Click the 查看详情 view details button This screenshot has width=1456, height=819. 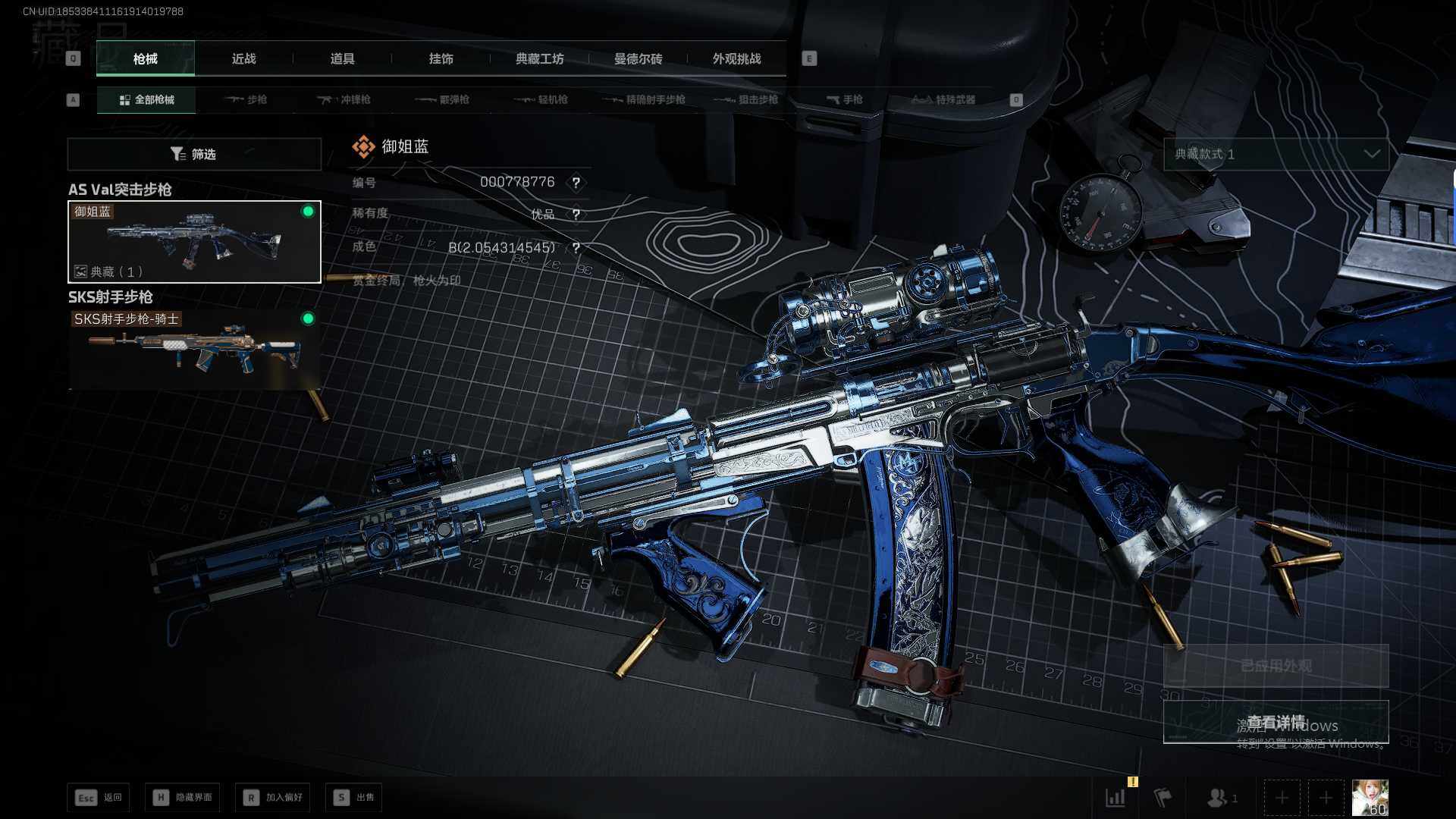click(x=1276, y=722)
